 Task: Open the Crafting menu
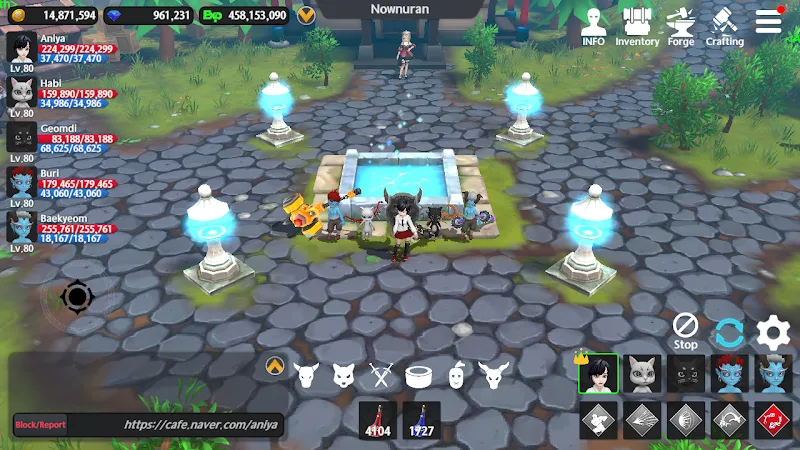[724, 27]
